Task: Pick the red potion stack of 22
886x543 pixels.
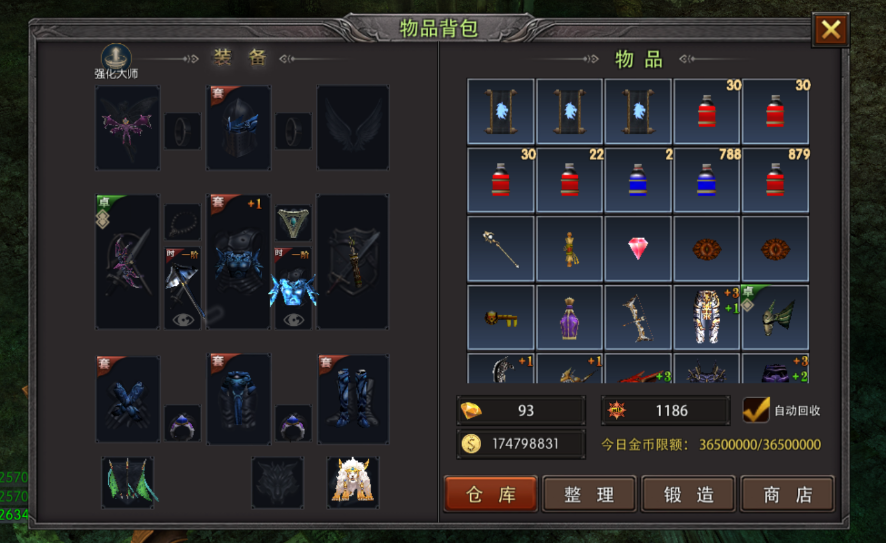Action: 569,181
